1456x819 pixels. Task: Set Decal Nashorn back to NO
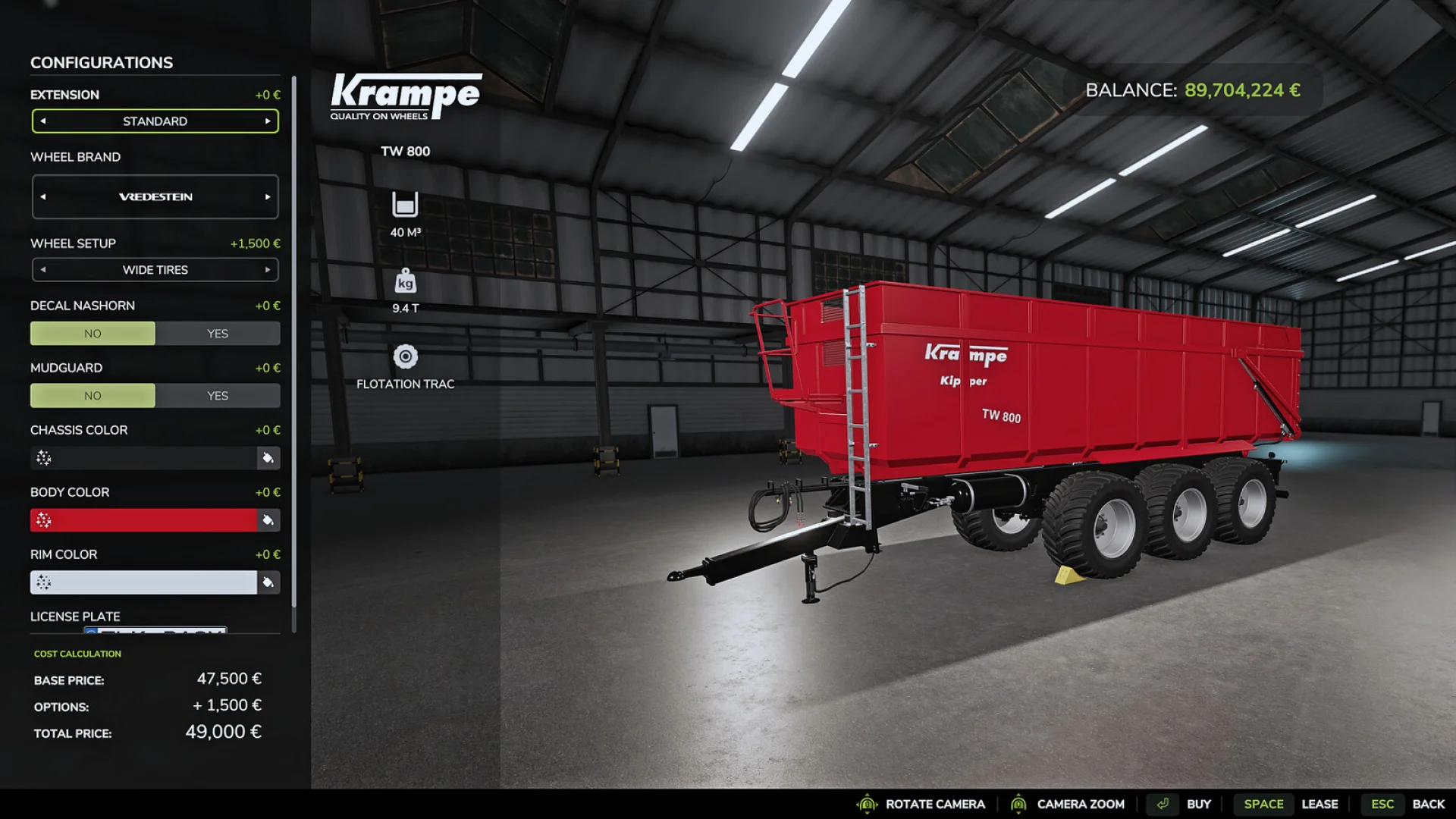(93, 333)
